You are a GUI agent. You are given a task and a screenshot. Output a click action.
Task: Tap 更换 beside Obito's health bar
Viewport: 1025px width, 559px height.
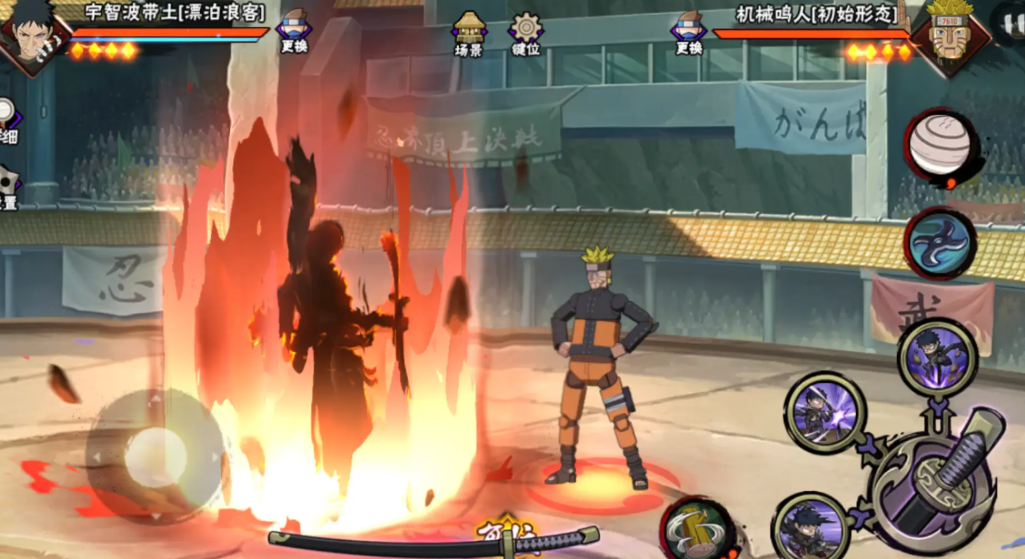click(x=294, y=31)
